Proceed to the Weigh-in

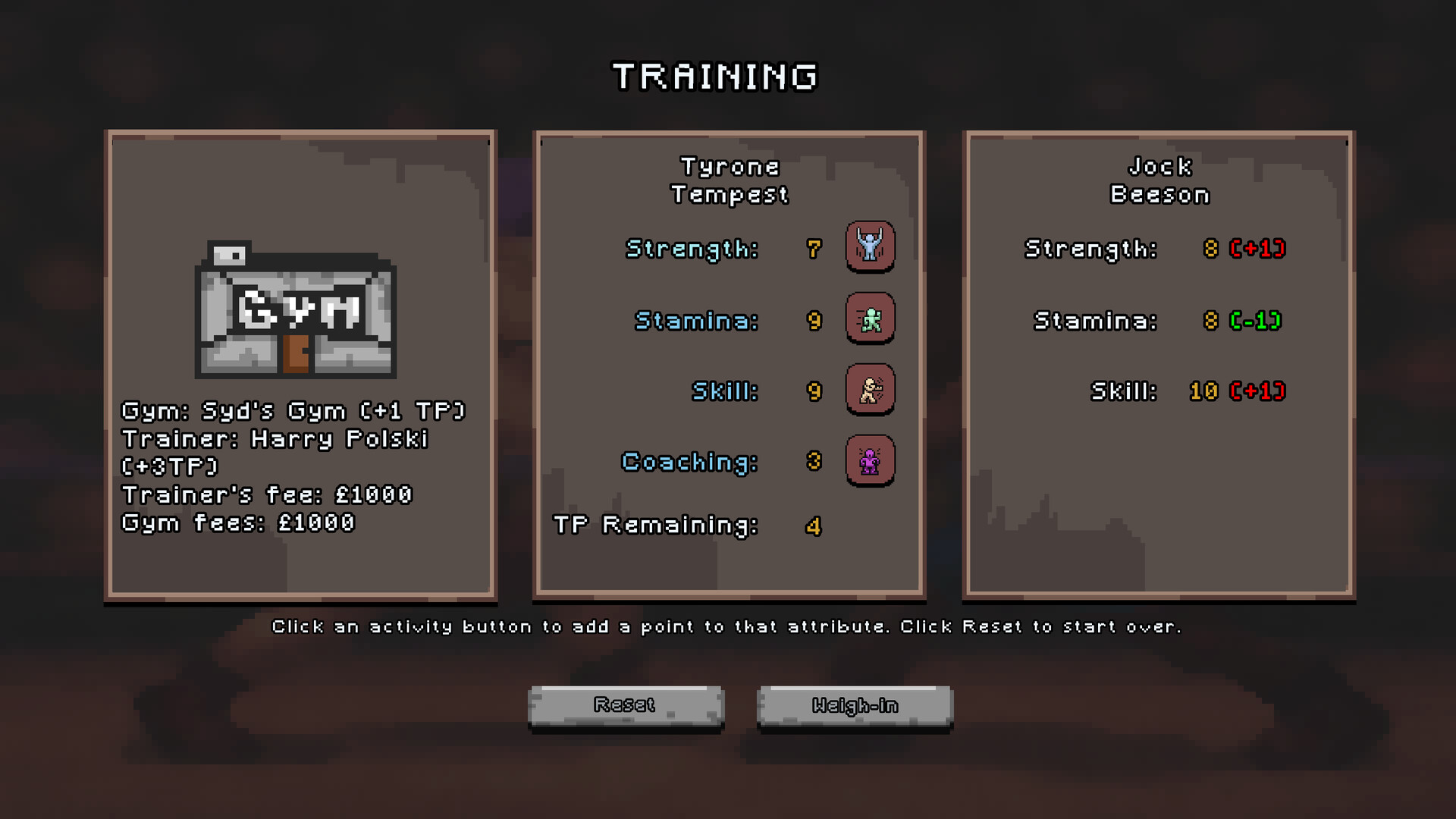[x=855, y=706]
